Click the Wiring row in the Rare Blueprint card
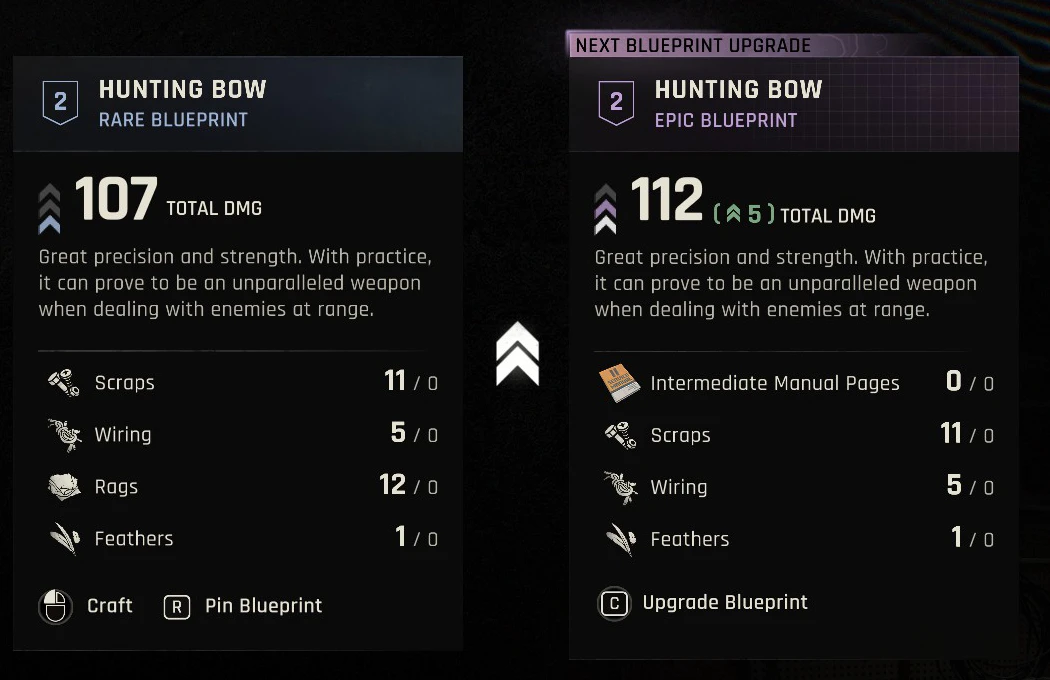The image size is (1050, 680). pos(238,435)
